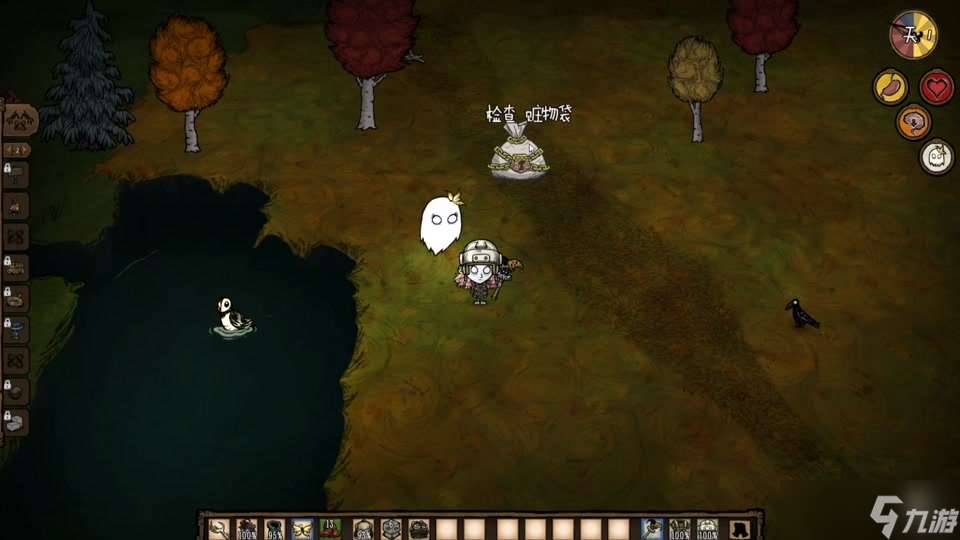Select the tool in the first inventory slot
Image resolution: width=960 pixels, height=540 pixels.
[218, 529]
